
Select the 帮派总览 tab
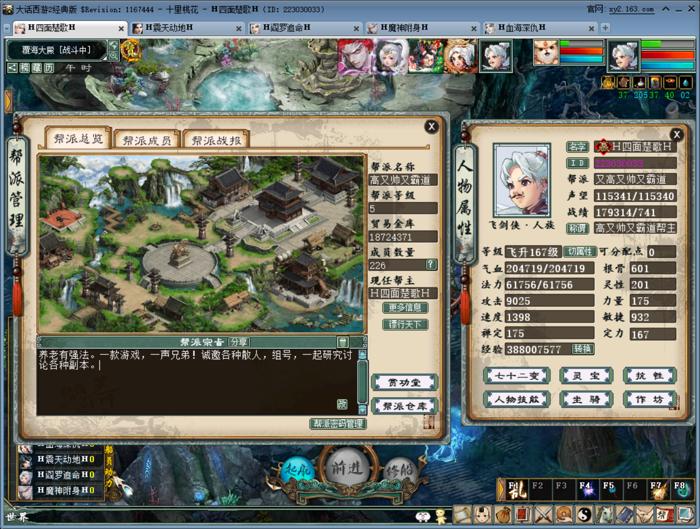[77, 140]
